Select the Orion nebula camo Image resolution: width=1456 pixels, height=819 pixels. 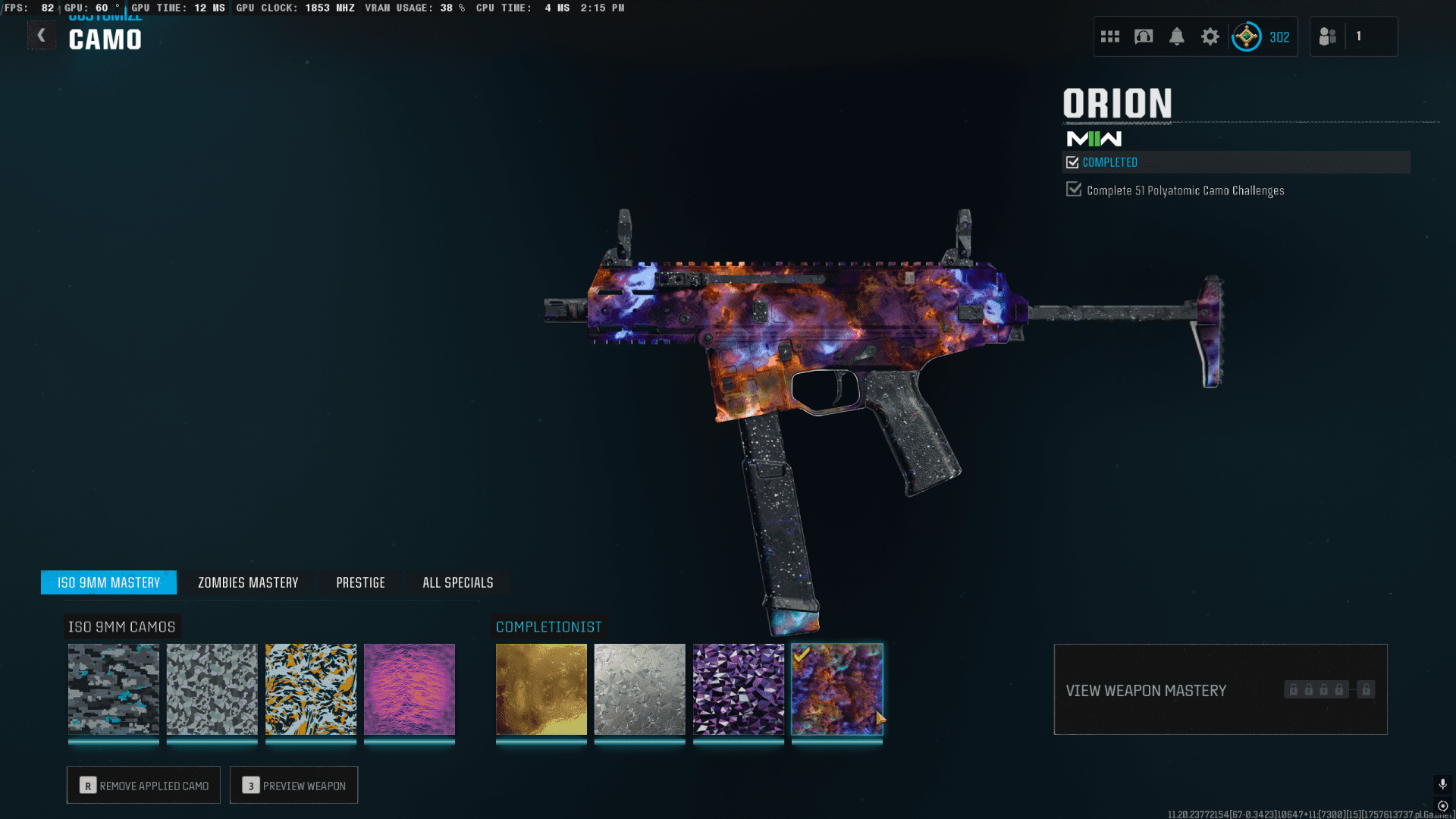837,689
